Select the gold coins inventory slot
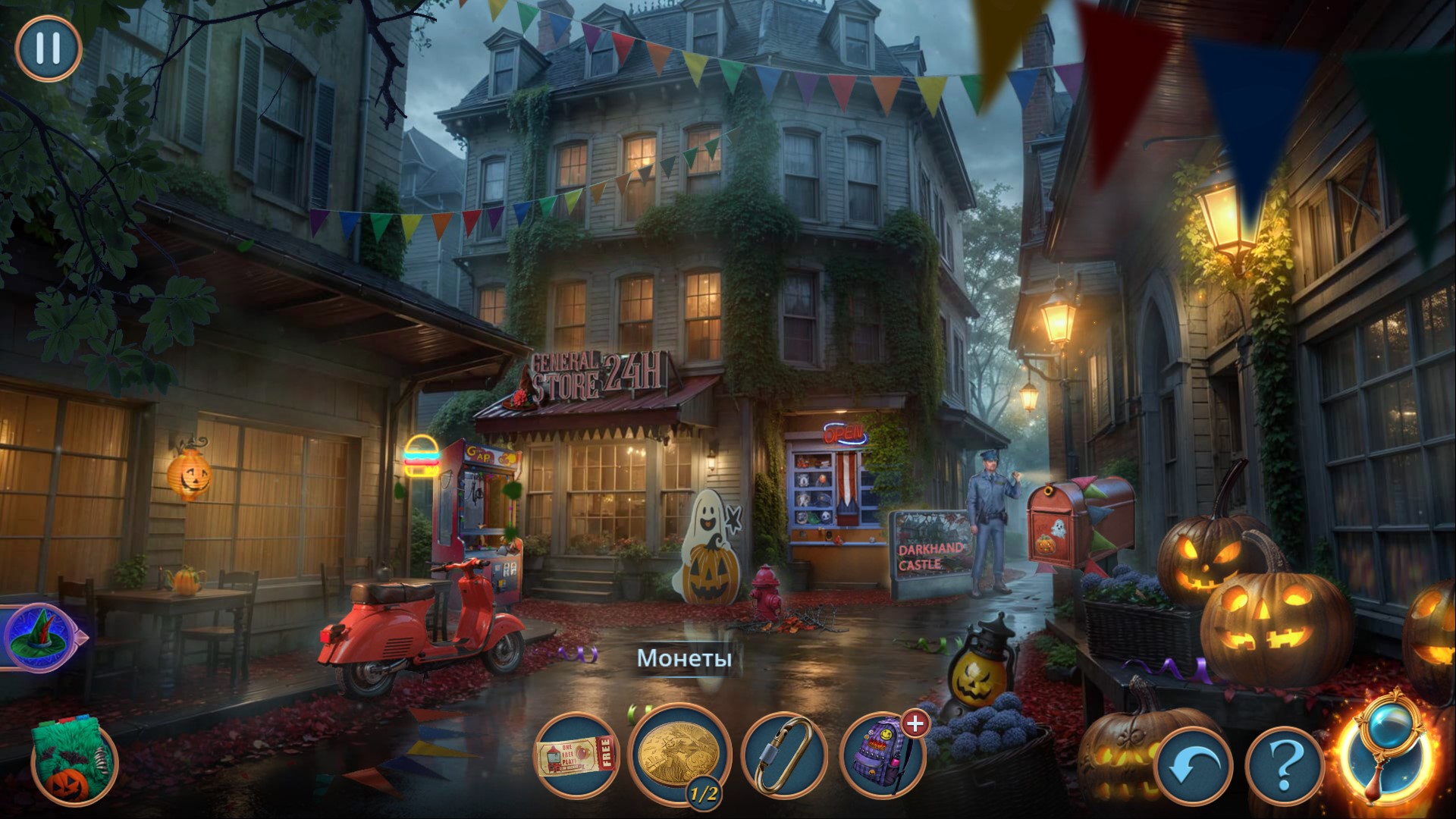The width and height of the screenshot is (1456, 819). [x=678, y=753]
